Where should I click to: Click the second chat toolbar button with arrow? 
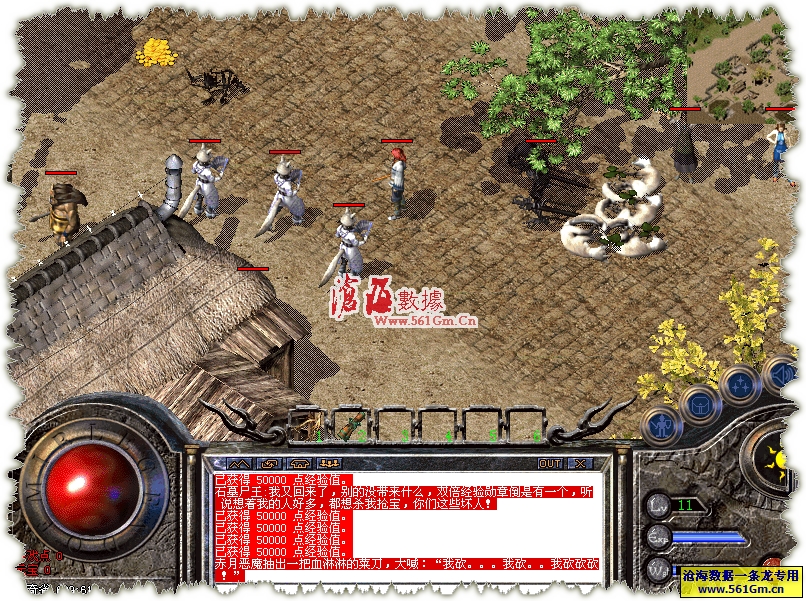coord(269,464)
